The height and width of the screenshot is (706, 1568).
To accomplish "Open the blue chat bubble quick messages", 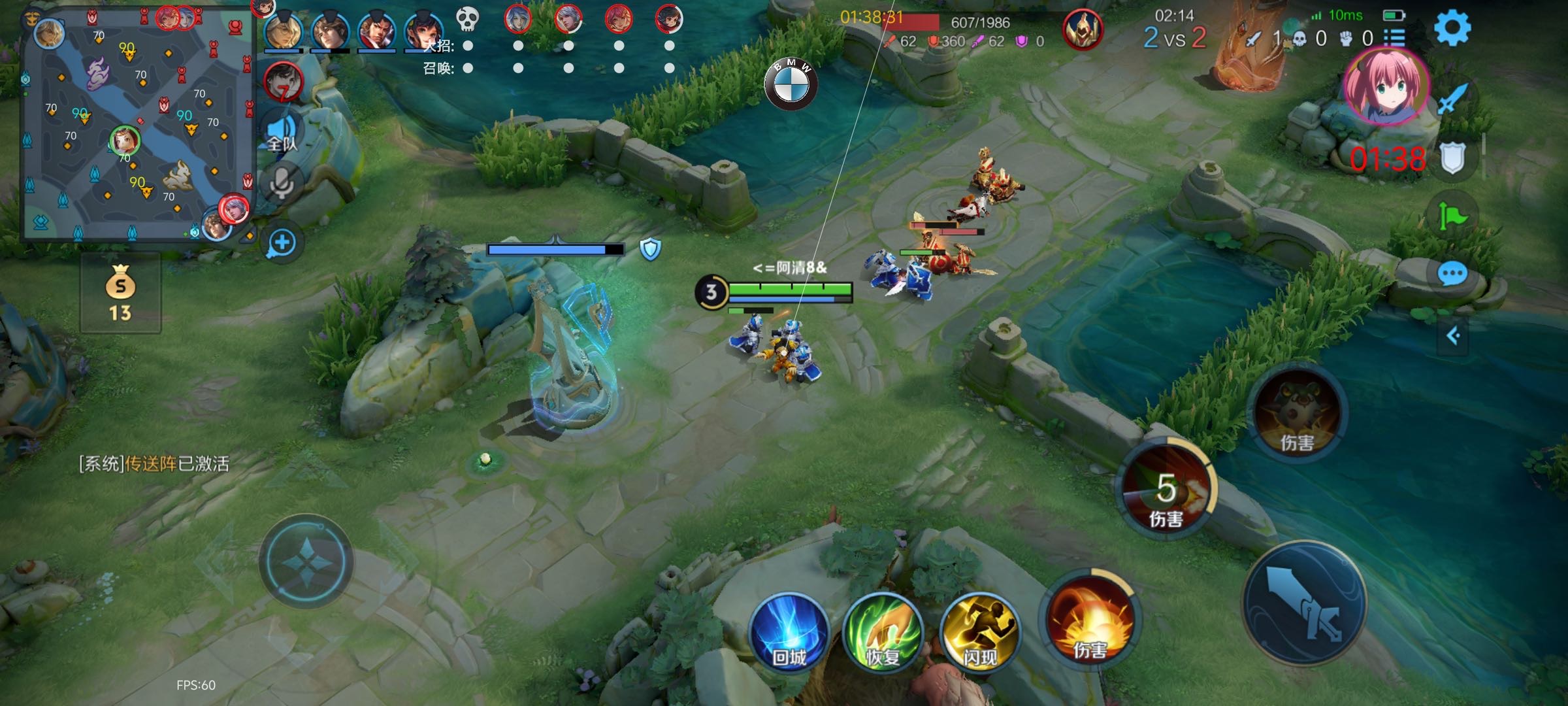I will point(1452,274).
